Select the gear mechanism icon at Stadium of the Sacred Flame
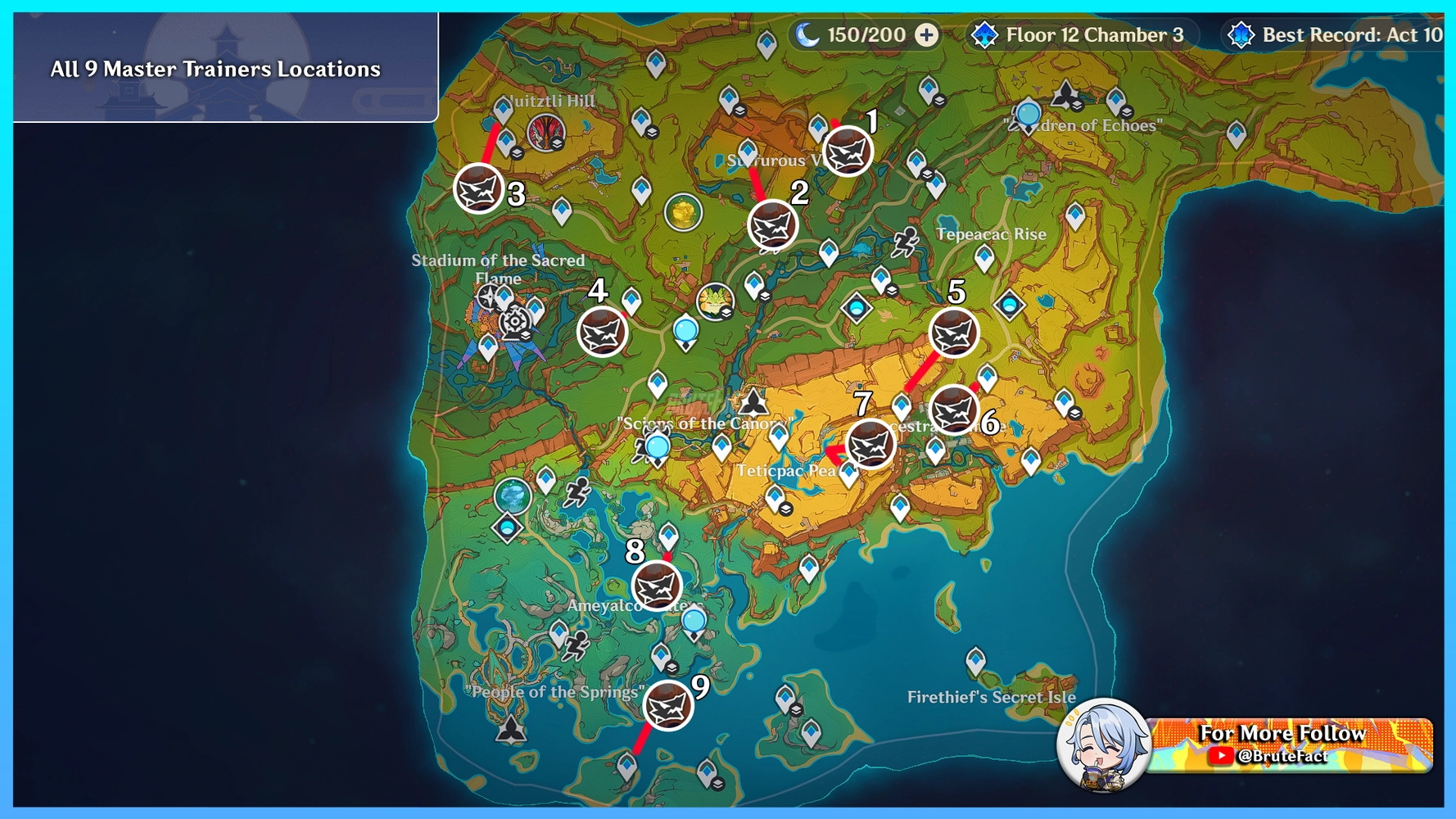This screenshot has width=1456, height=819. coord(515,321)
